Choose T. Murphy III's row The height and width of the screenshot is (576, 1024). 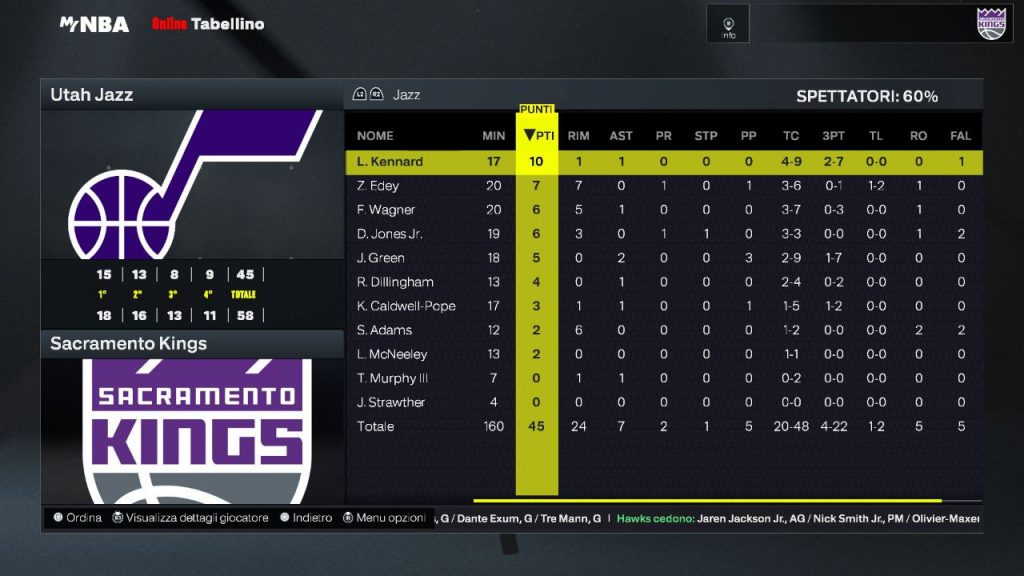point(392,378)
